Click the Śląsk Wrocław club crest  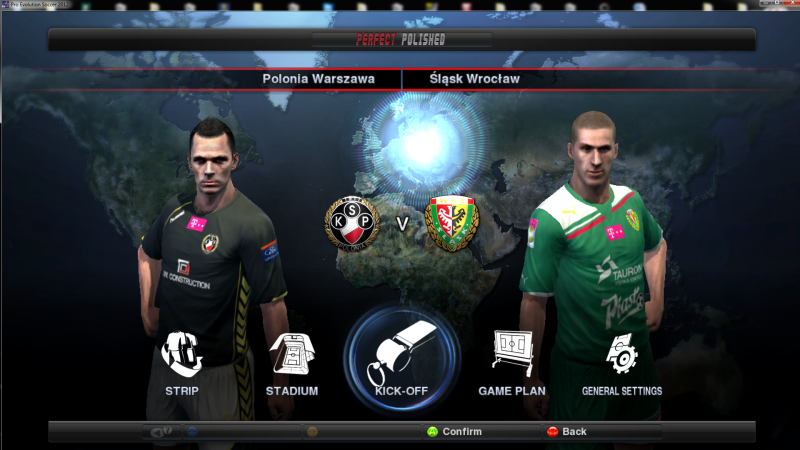pyautogui.click(x=452, y=223)
